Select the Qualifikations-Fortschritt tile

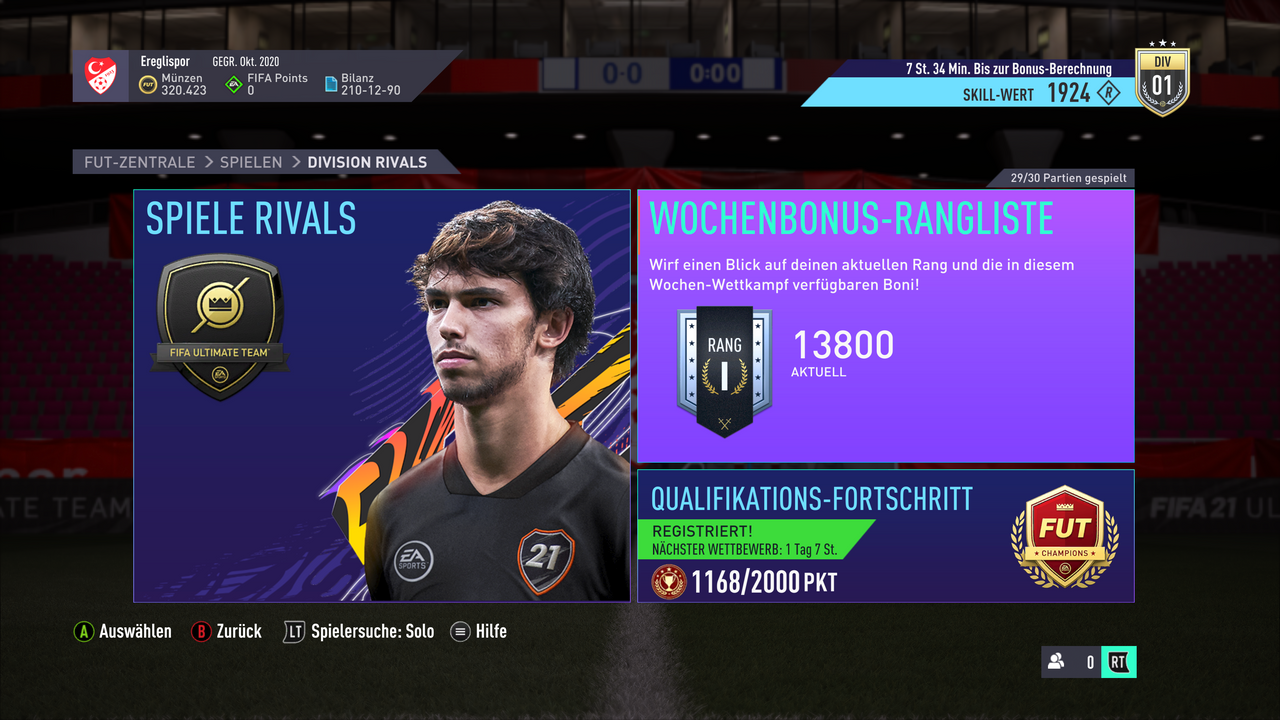[885, 535]
